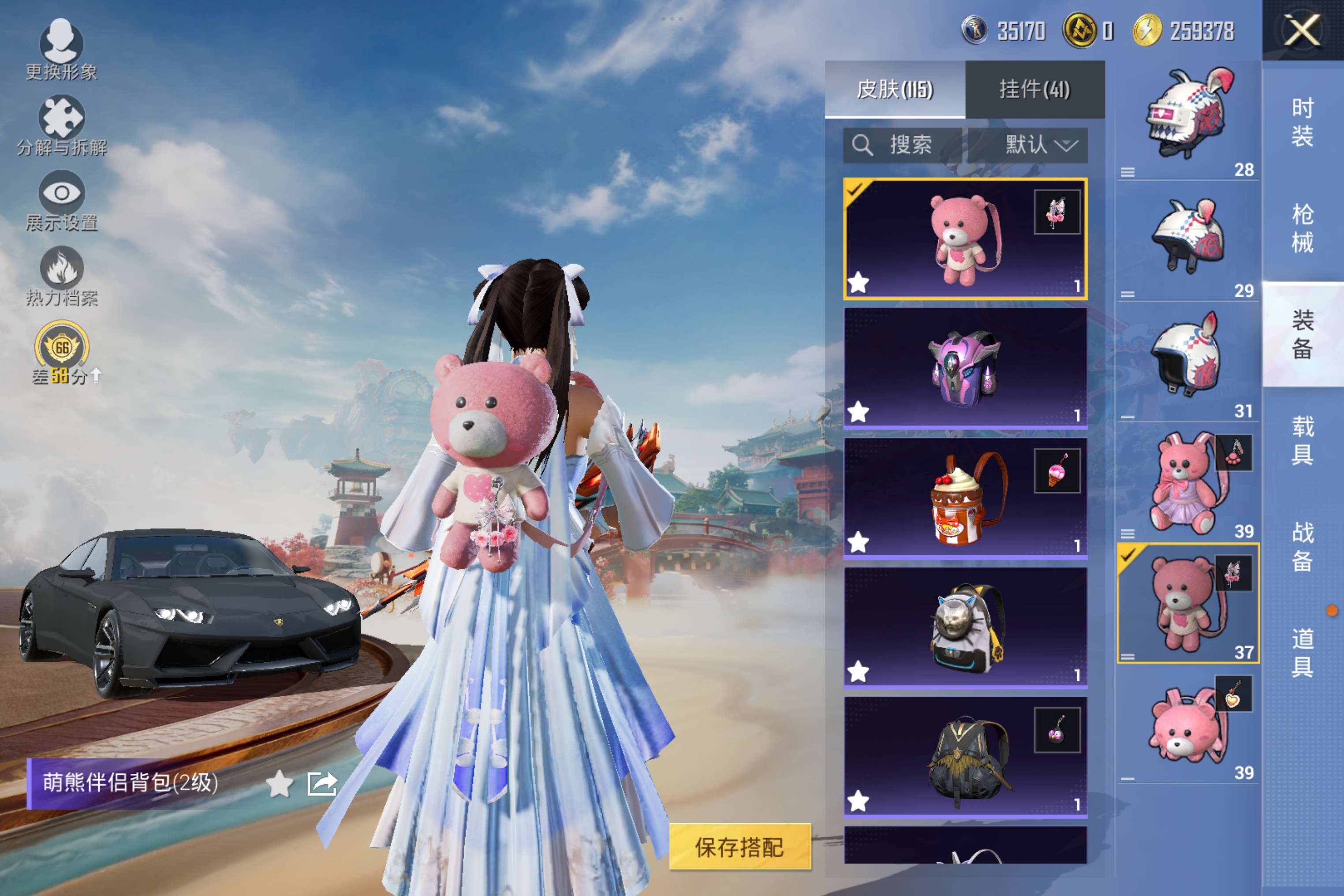Screen dimensions: 1344x896
Task: Open 展示设置 display settings
Action: coord(61,201)
